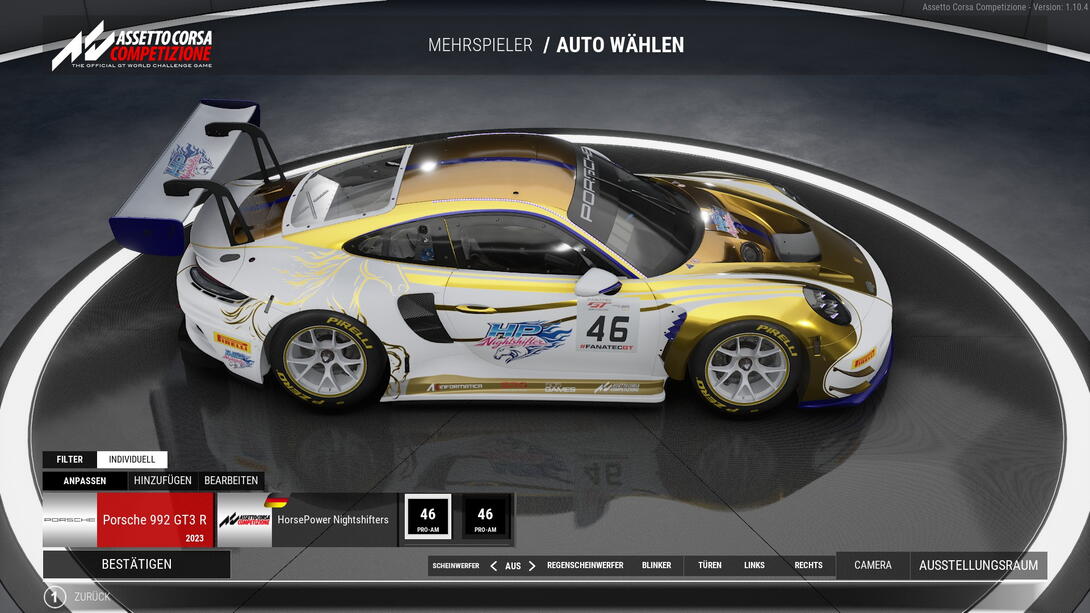The image size is (1090, 613).
Task: Click the Scheinwerfer left arrow
Action: point(493,566)
